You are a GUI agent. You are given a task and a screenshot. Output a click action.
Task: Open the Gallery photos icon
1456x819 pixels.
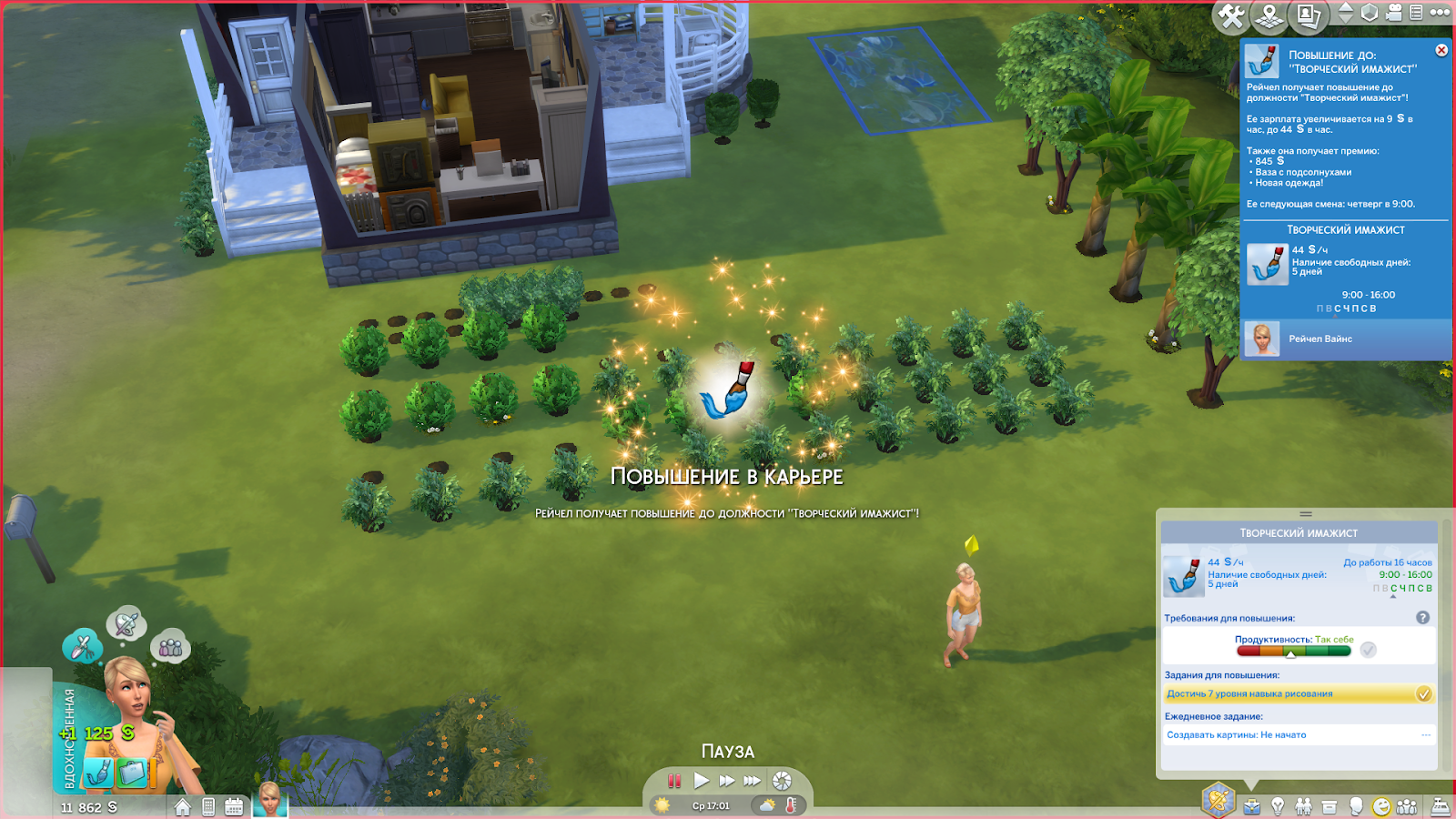(x=1309, y=15)
